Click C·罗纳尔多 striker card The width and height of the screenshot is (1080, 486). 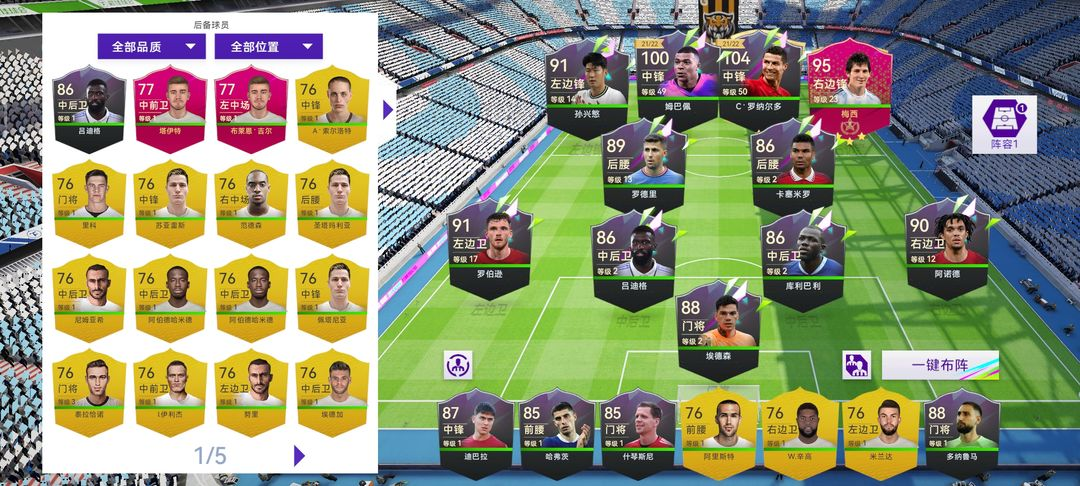[x=759, y=80]
